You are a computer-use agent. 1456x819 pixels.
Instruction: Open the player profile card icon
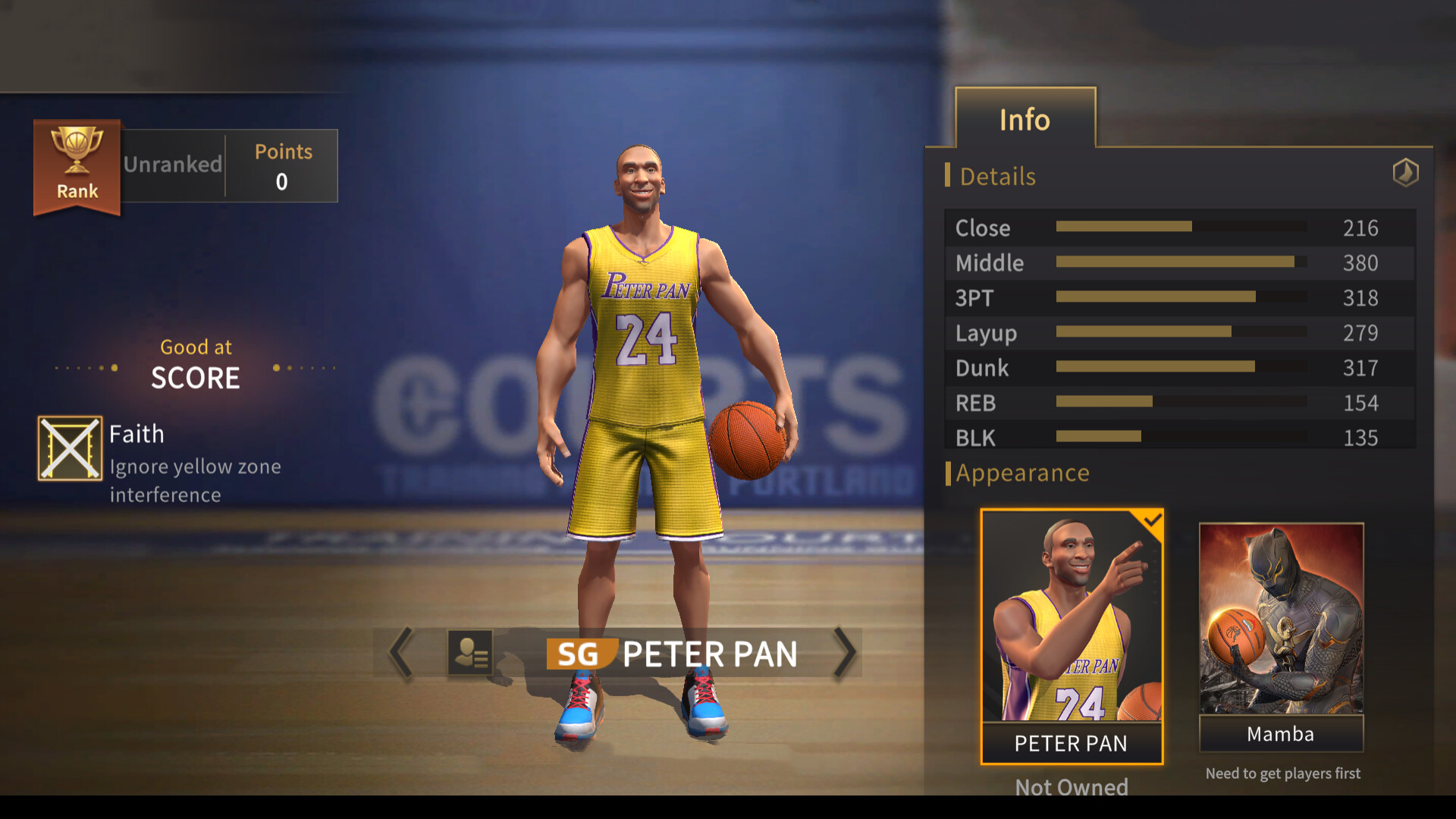coord(470,653)
